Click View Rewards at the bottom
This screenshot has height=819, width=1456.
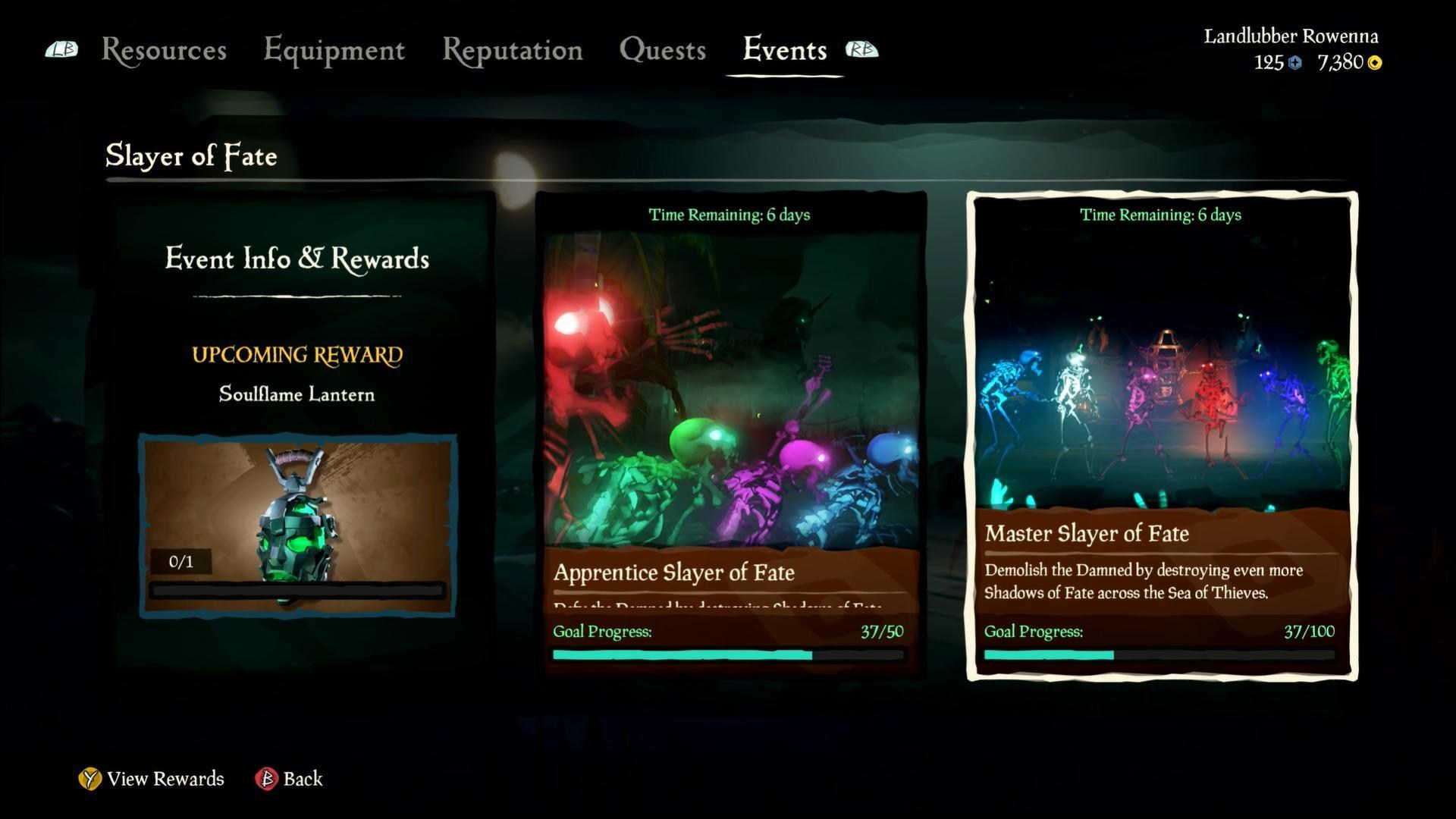pyautogui.click(x=152, y=779)
